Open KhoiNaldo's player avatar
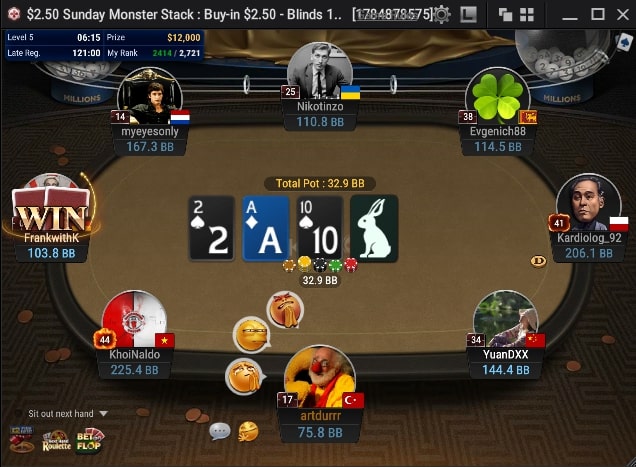The image size is (636, 467). point(134,322)
